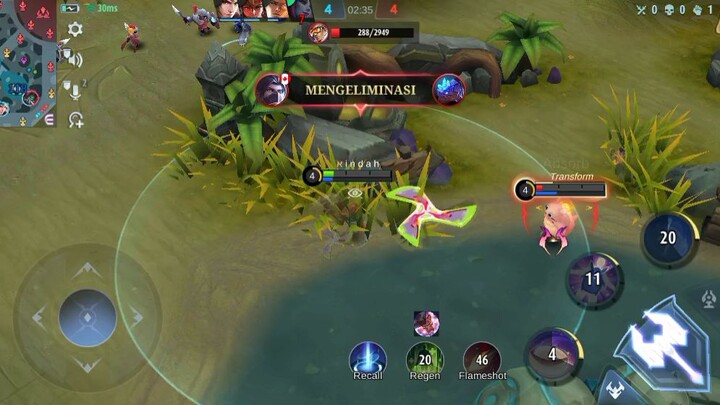Cast the Flameshot battle spell
The width and height of the screenshot is (720, 405).
tap(482, 358)
